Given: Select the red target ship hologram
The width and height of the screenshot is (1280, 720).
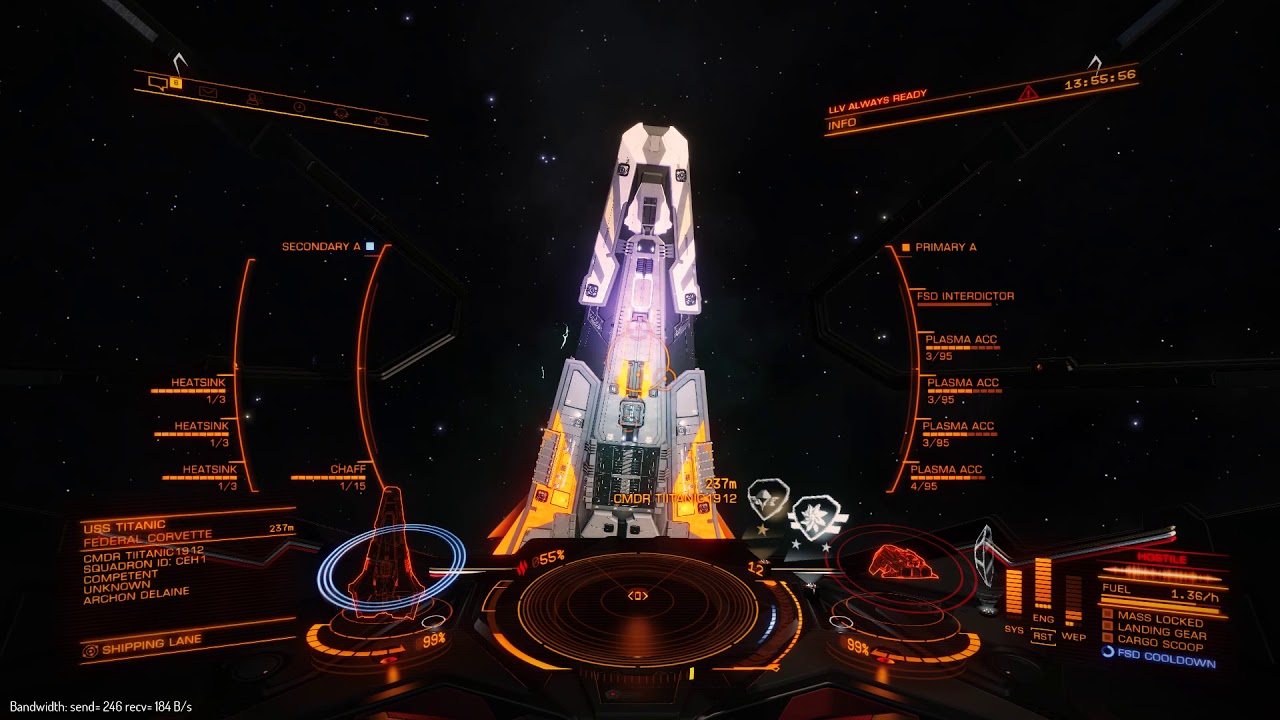Looking at the screenshot, I should click(x=902, y=562).
